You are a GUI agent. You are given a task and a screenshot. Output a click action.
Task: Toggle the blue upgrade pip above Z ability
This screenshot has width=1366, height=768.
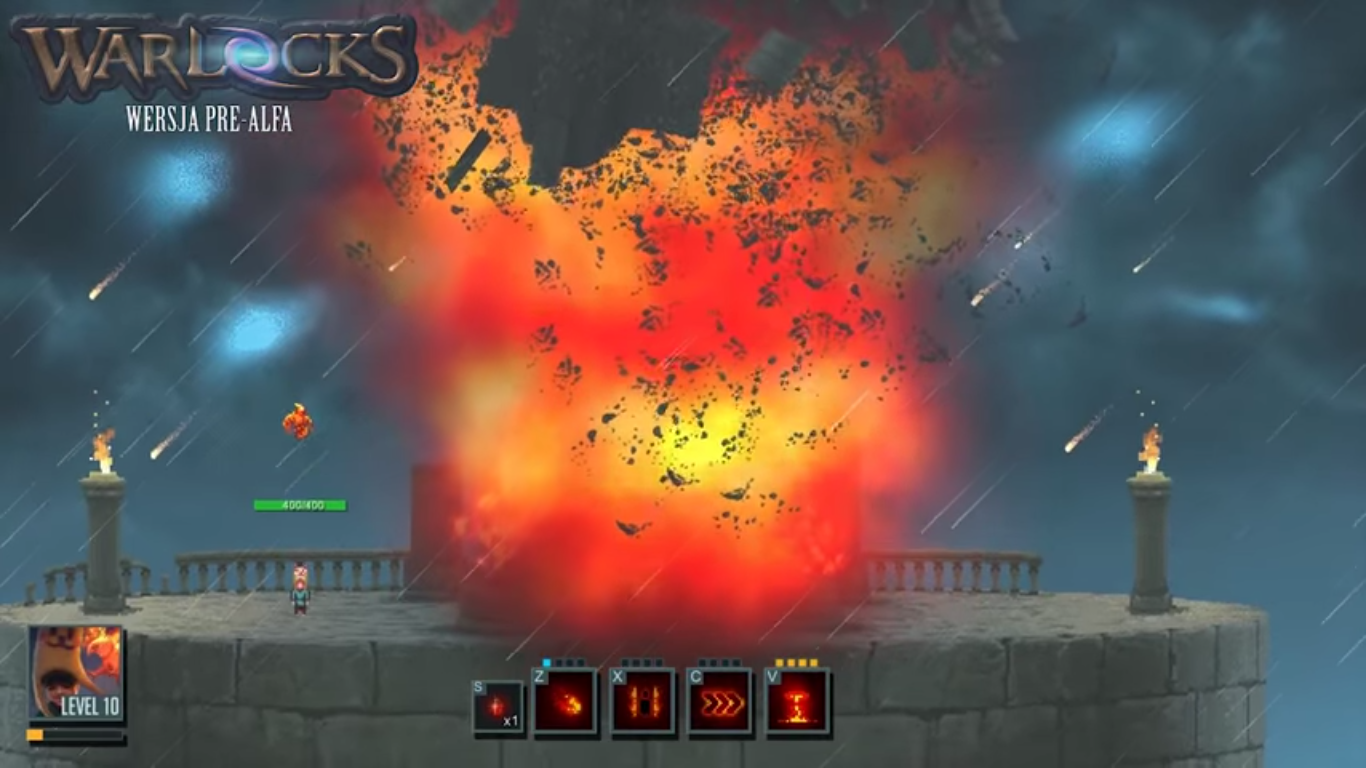[x=545, y=663]
